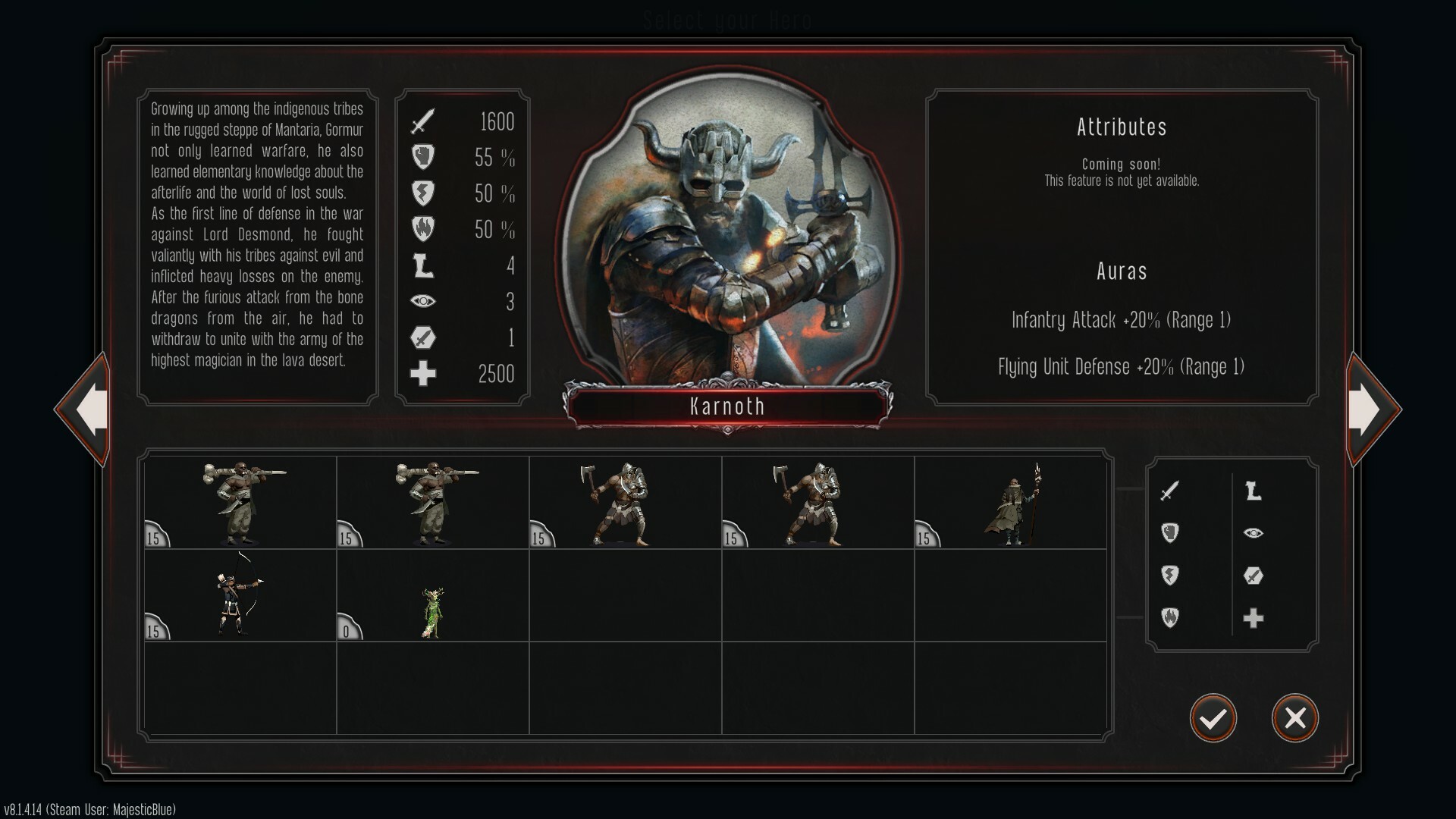Cancel hero selection with the X button
The width and height of the screenshot is (1456, 819).
point(1294,718)
